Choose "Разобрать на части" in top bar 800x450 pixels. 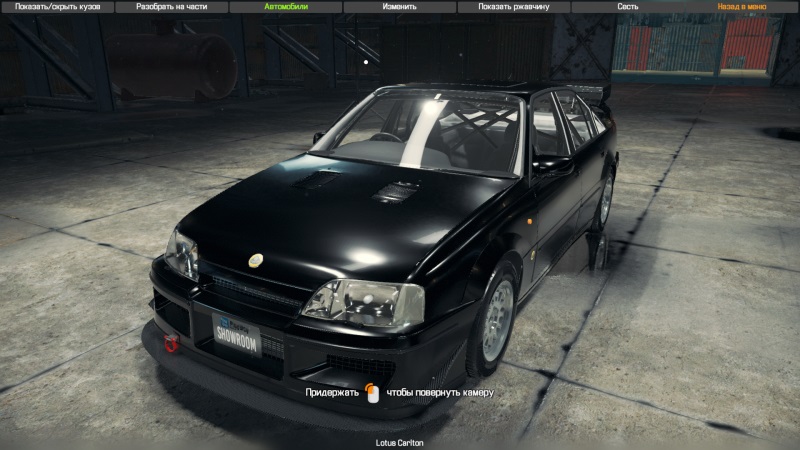(x=170, y=6)
